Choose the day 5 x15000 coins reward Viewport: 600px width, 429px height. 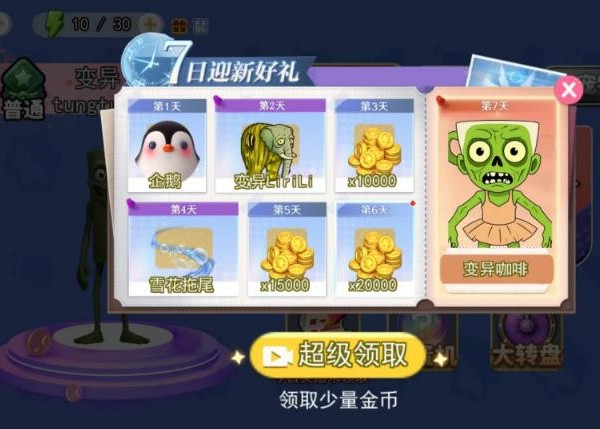pos(286,250)
